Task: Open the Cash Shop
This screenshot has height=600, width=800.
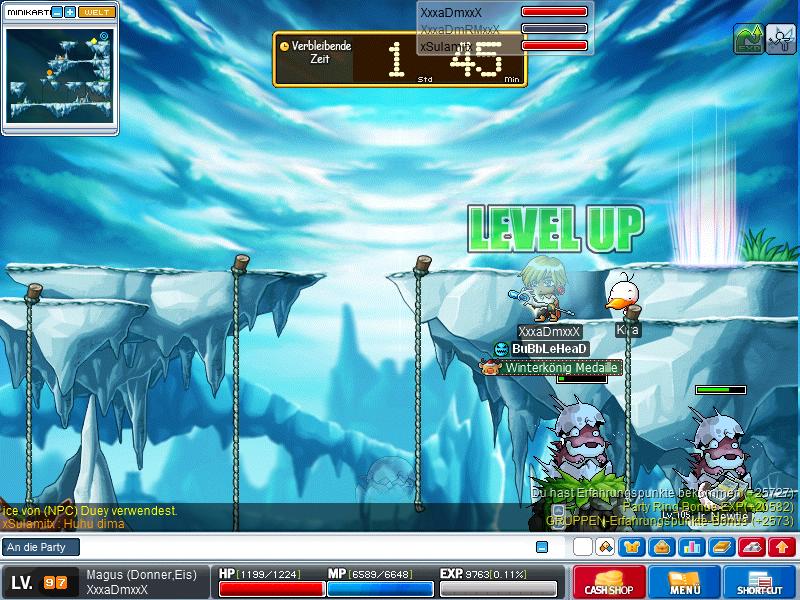Action: pyautogui.click(x=609, y=582)
